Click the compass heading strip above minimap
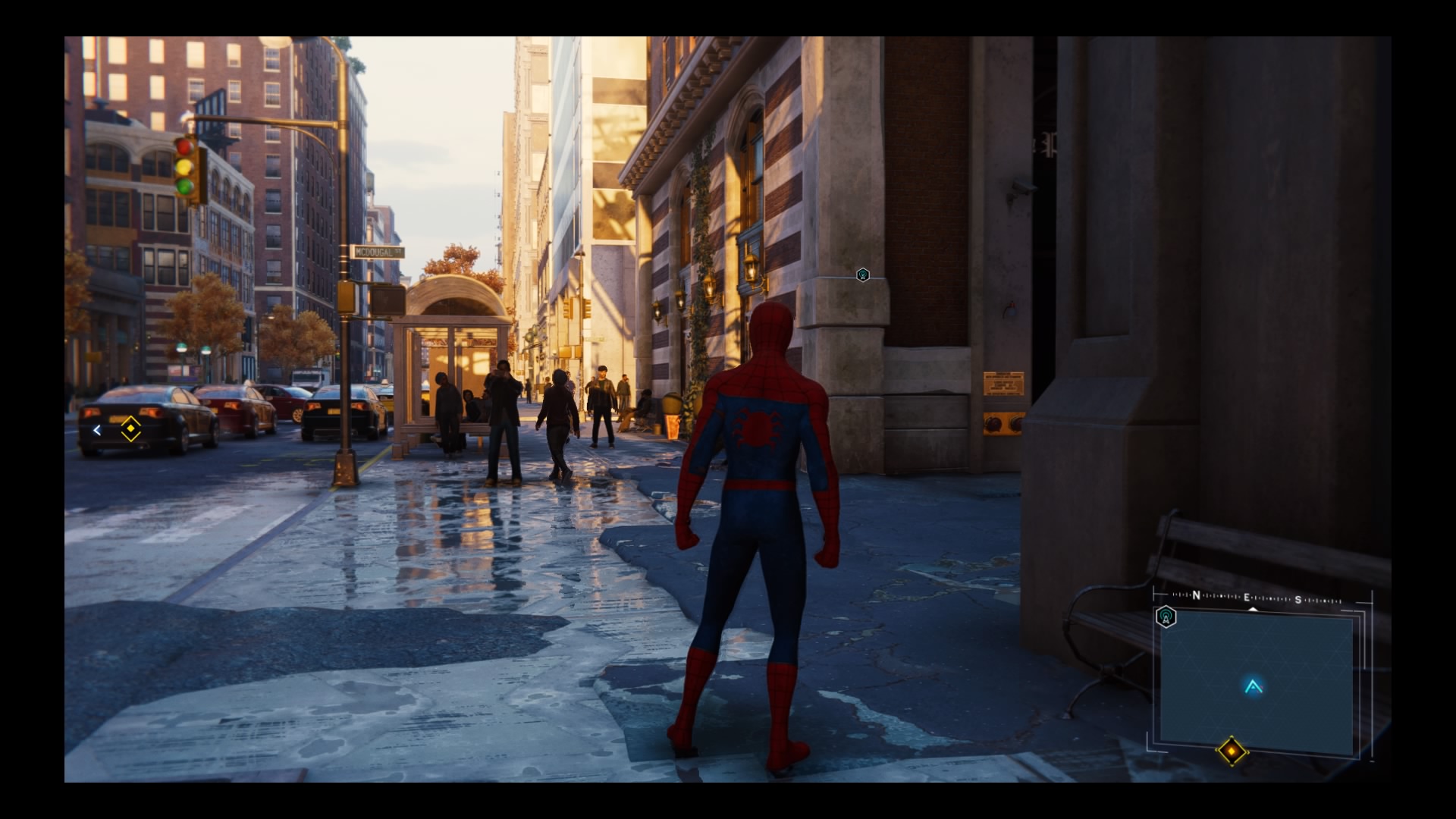The width and height of the screenshot is (1456, 819). [1257, 599]
